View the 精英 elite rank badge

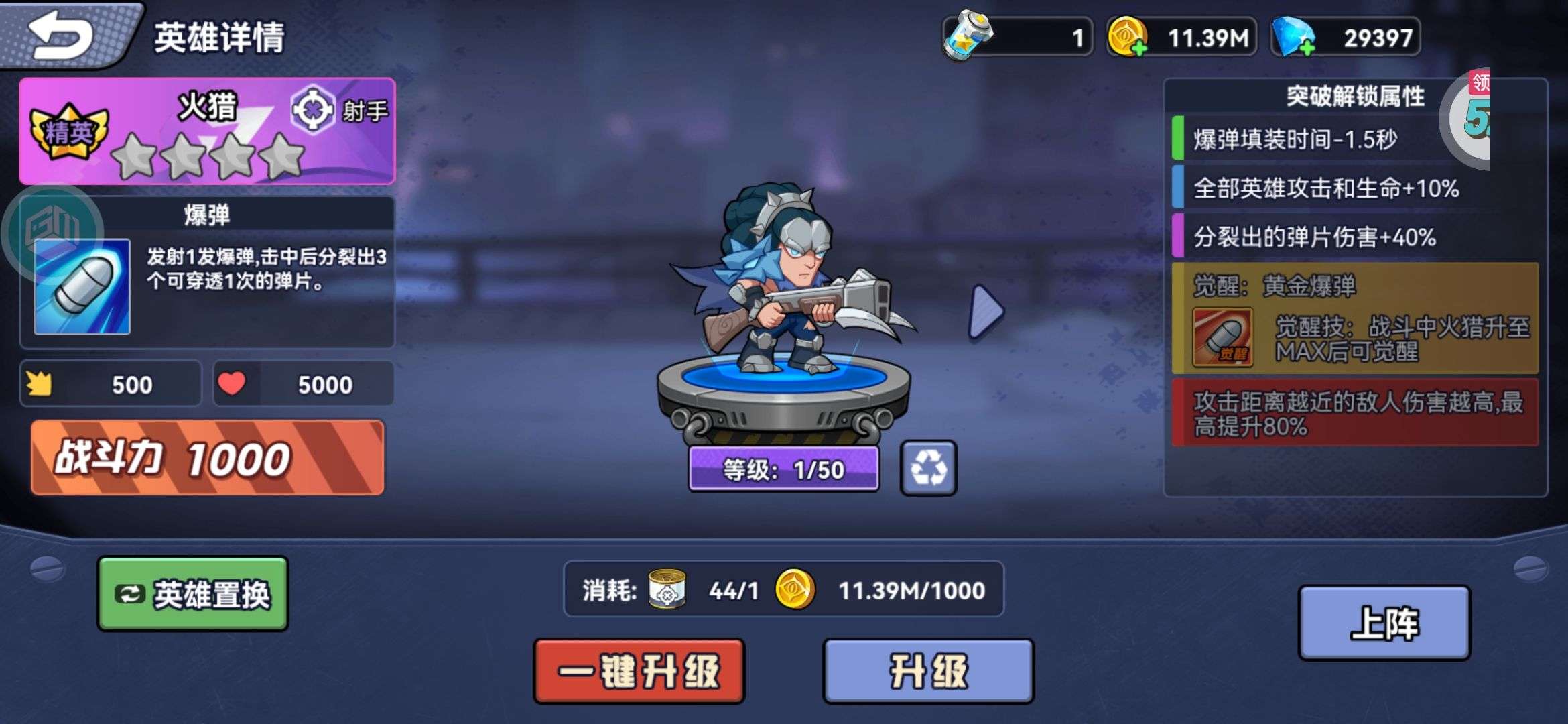(x=68, y=131)
